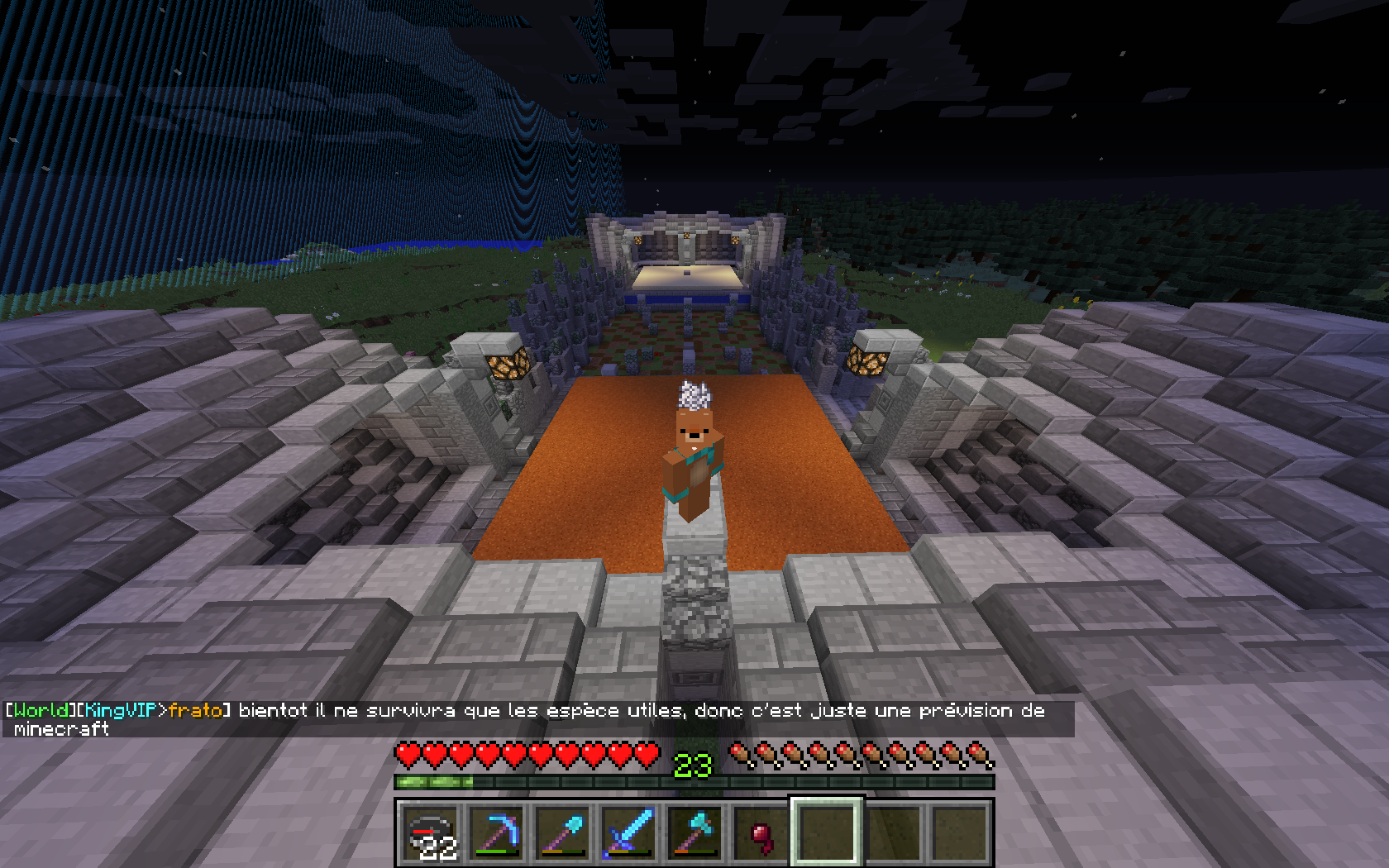The width and height of the screenshot is (1389, 868).
Task: Select the diamond pickaxe hotbar slot
Action: [x=498, y=833]
